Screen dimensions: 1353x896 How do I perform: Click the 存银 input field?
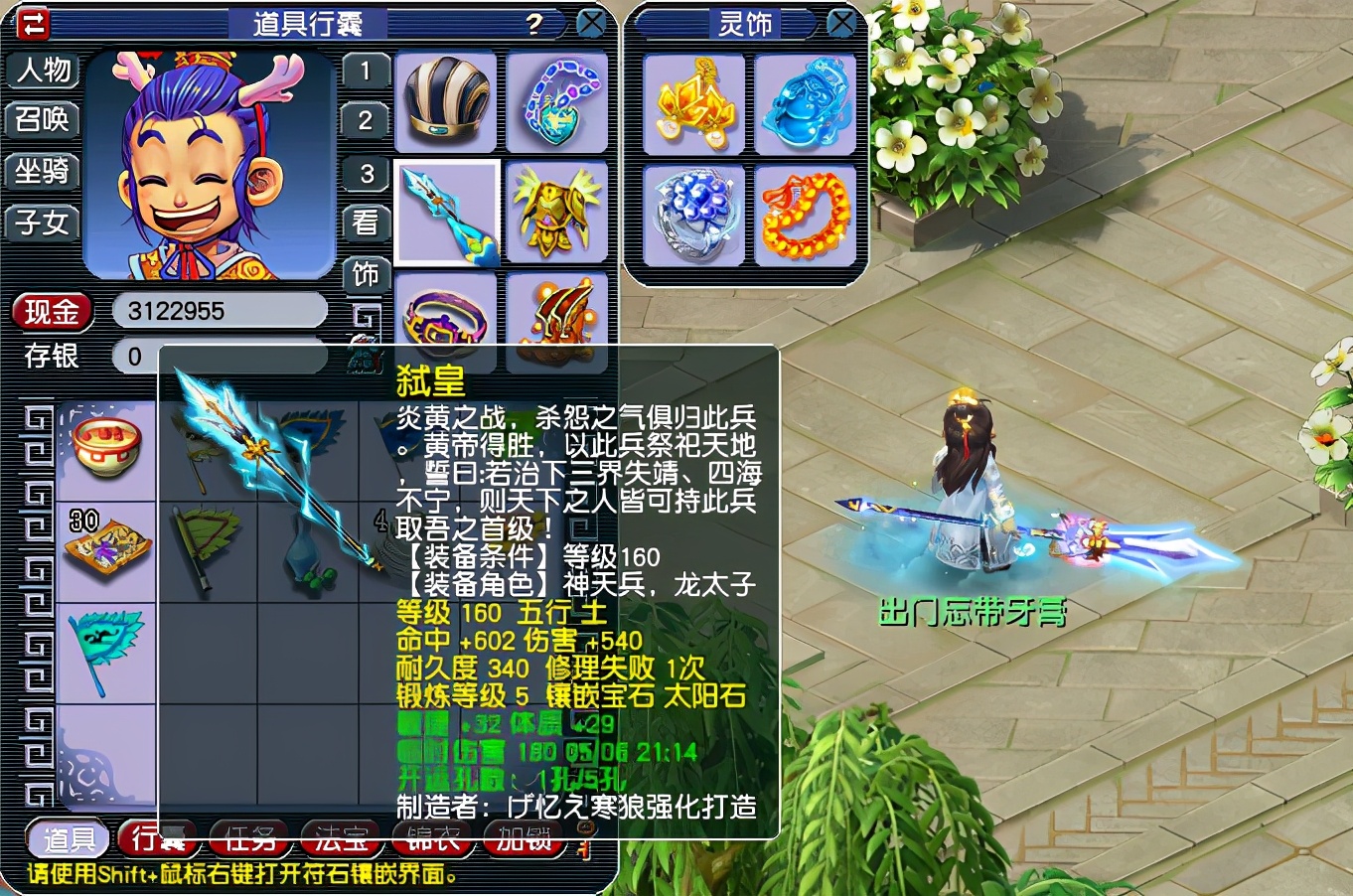click(221, 357)
